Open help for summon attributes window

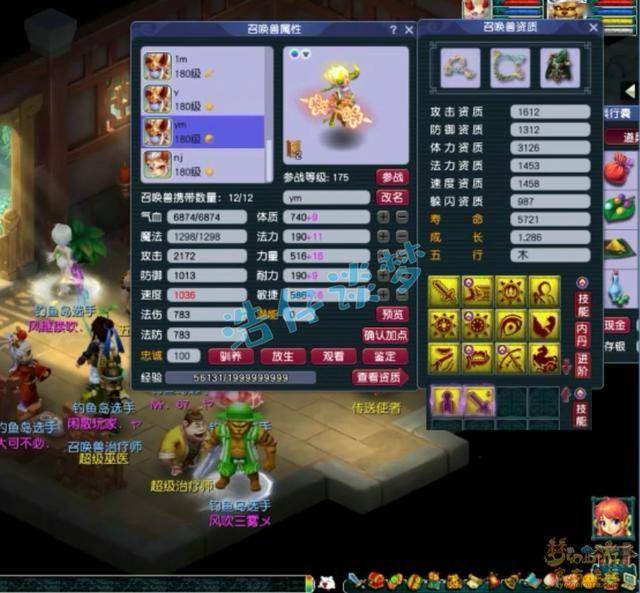393,30
